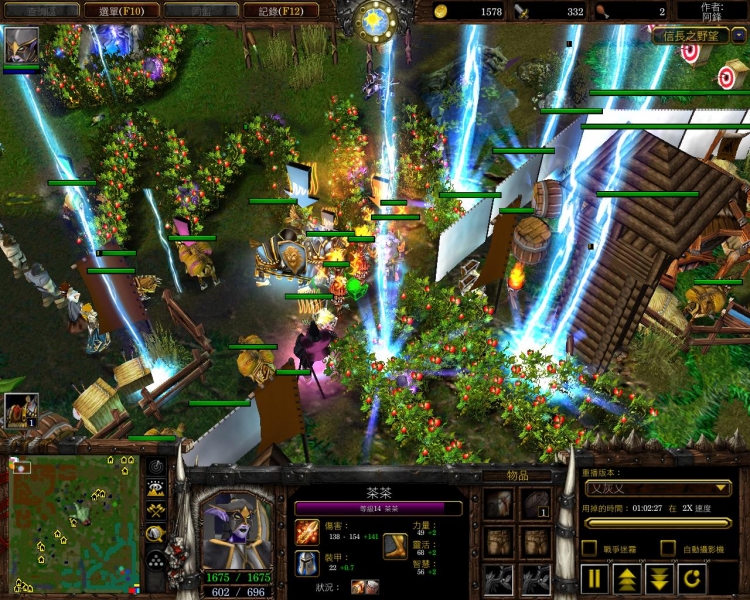
Task: Restart the replay with circular arrow button
Action: point(691,578)
